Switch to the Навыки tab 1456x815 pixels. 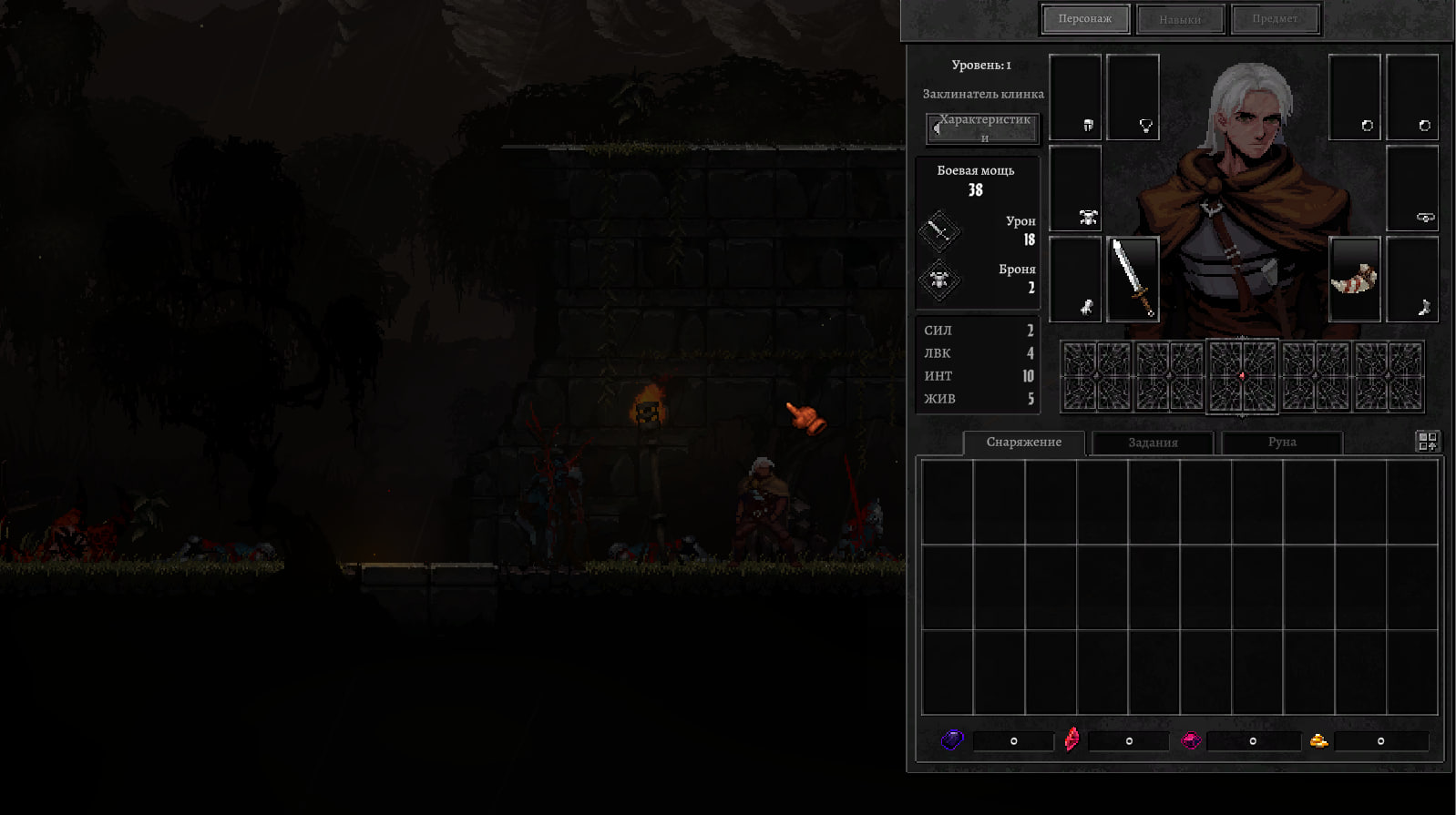click(x=1180, y=19)
